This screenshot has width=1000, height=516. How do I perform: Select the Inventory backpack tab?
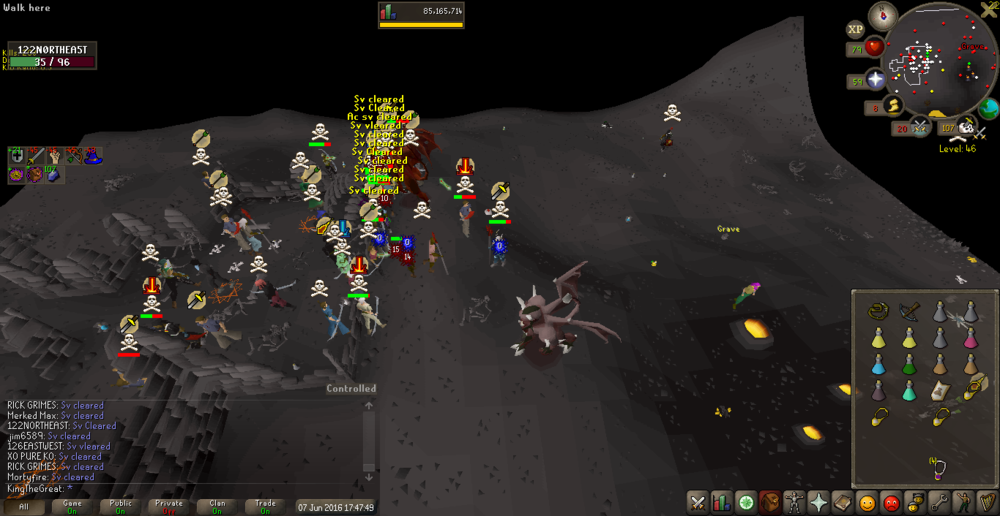(769, 502)
